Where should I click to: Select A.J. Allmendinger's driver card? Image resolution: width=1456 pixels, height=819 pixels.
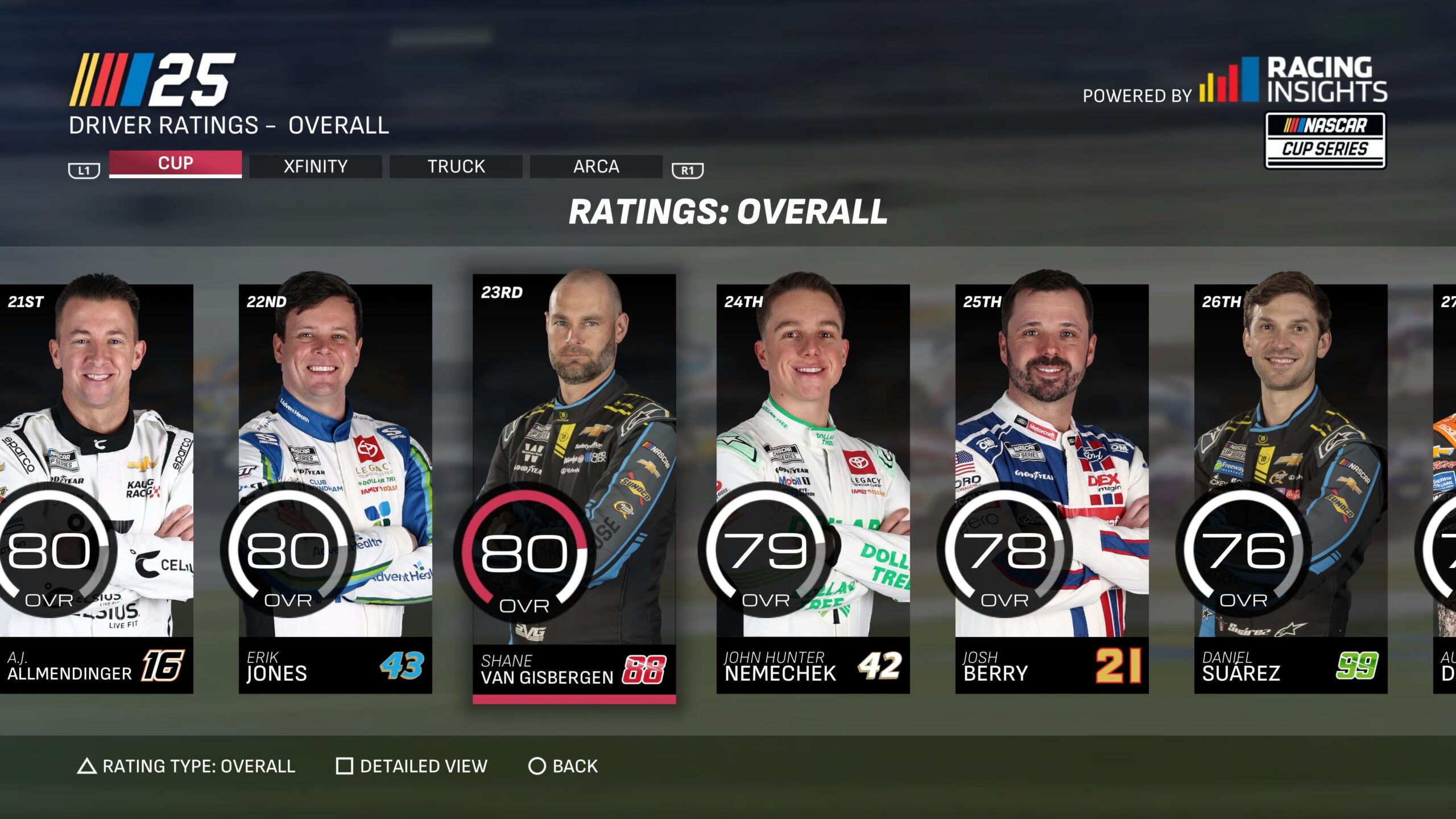tap(97, 488)
